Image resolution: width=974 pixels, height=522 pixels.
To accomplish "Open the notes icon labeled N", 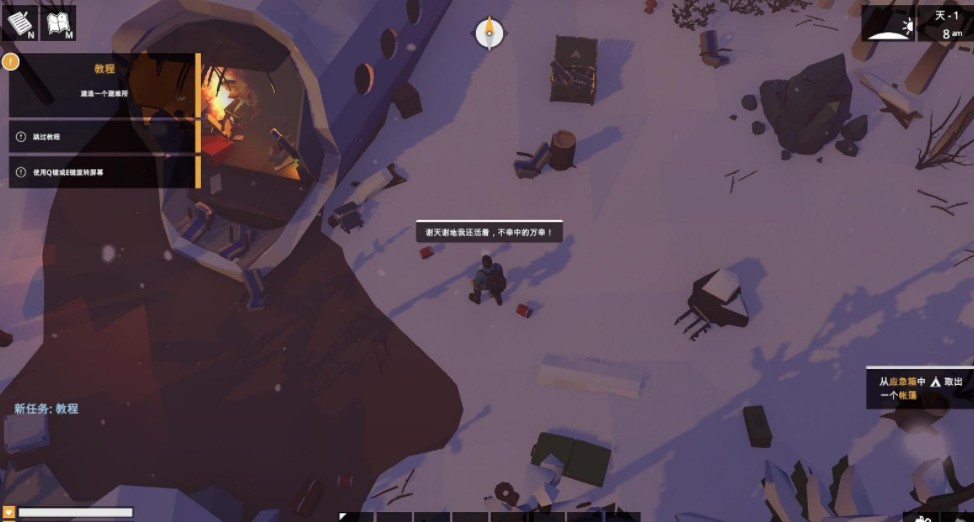I will point(20,23).
